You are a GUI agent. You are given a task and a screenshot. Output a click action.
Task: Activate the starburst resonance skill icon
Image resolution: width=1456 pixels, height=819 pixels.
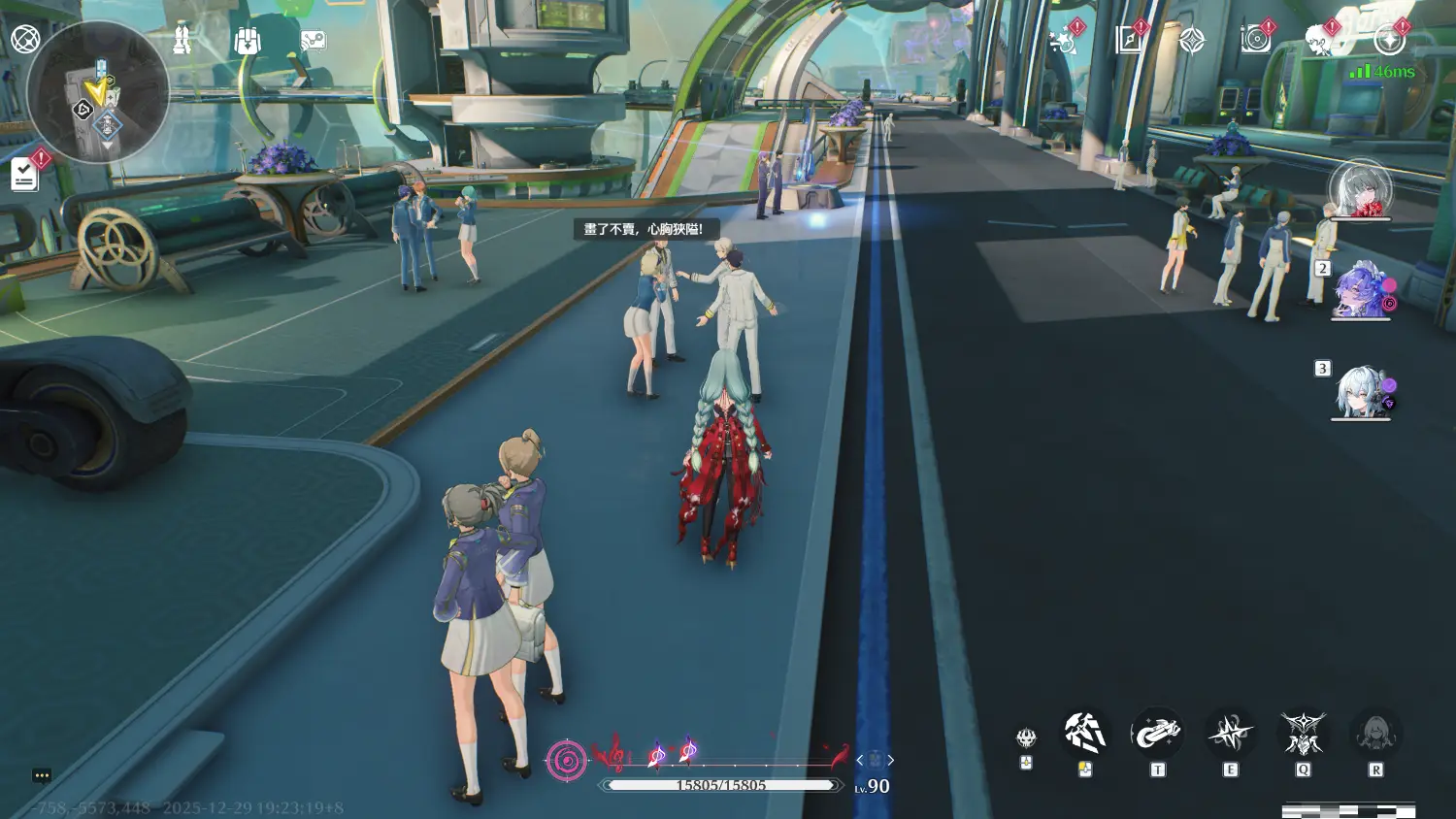[1230, 734]
